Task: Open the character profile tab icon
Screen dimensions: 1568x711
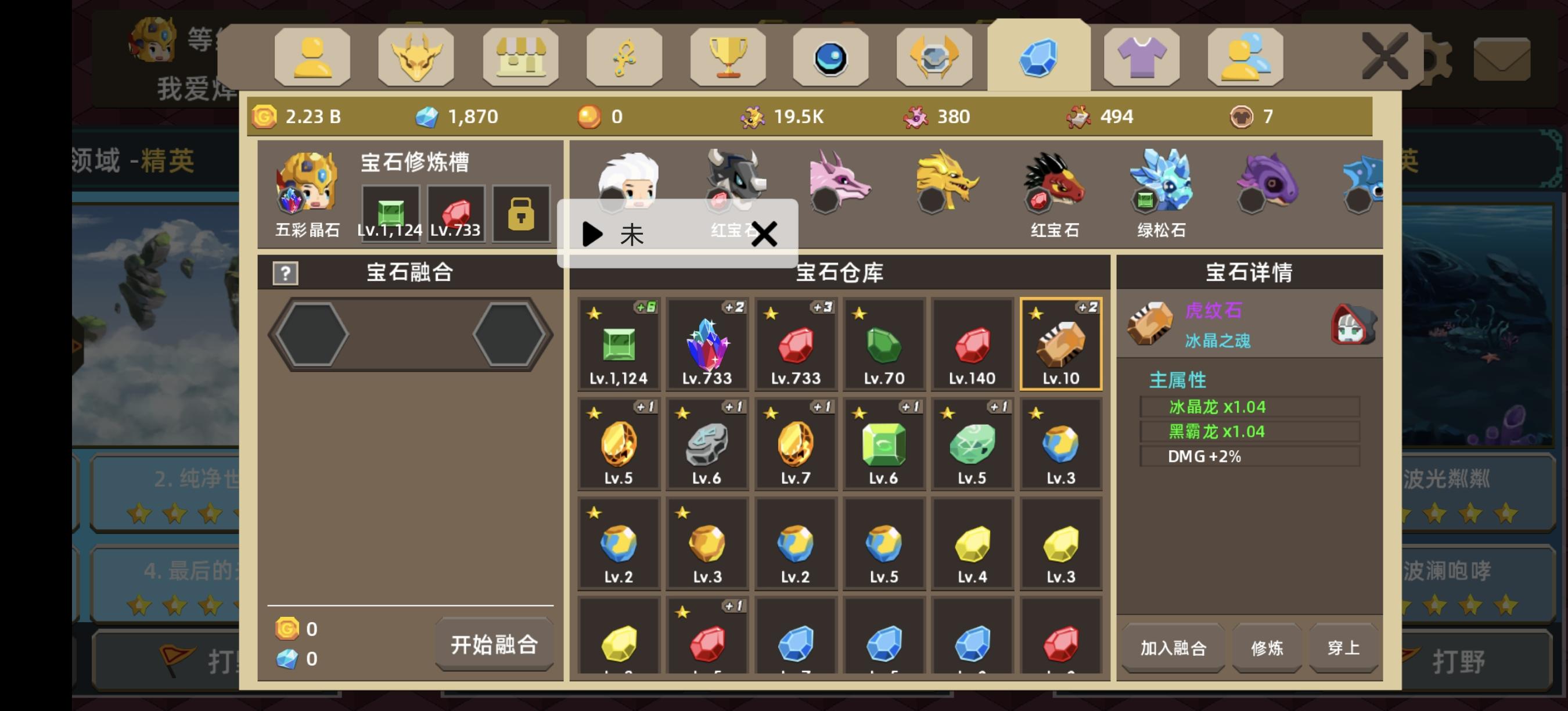Action: click(314, 56)
